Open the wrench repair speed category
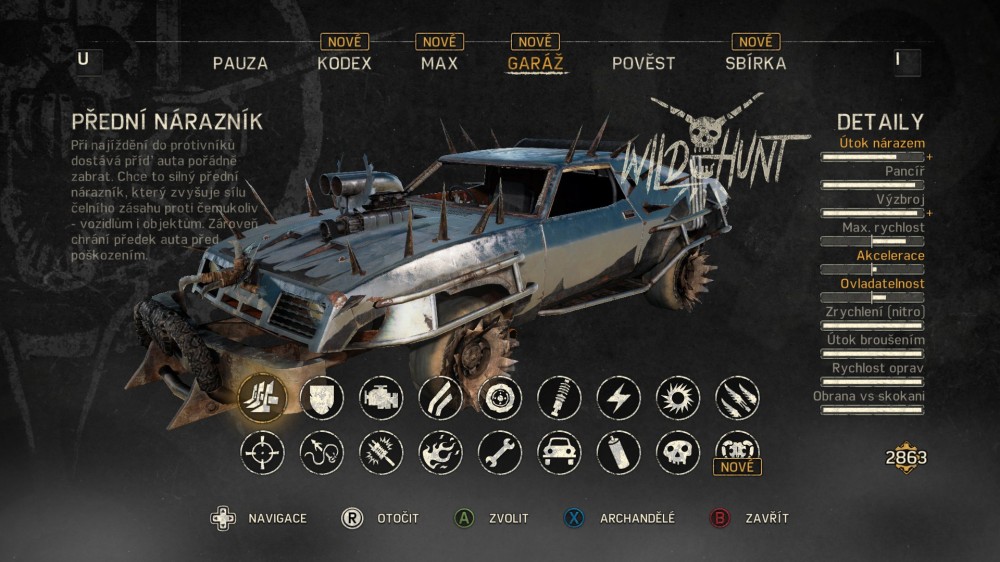Image resolution: width=1000 pixels, height=562 pixels. (x=500, y=453)
